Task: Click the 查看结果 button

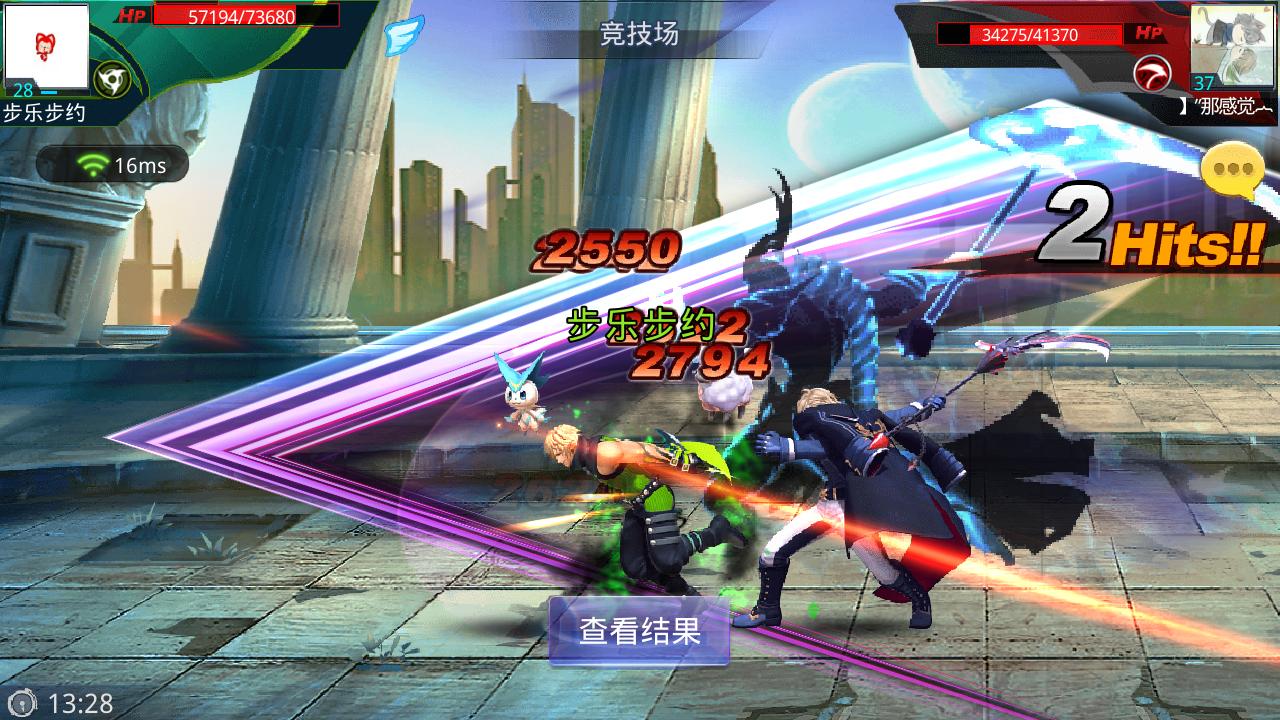Action: tap(639, 631)
